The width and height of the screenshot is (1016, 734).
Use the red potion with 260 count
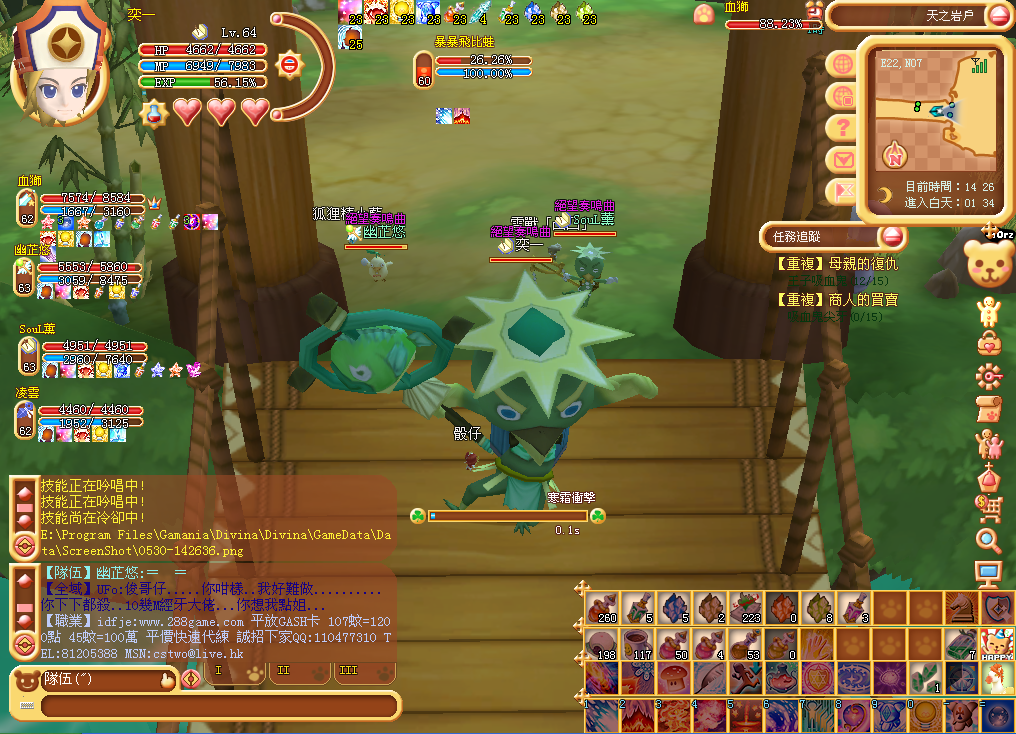(601, 607)
